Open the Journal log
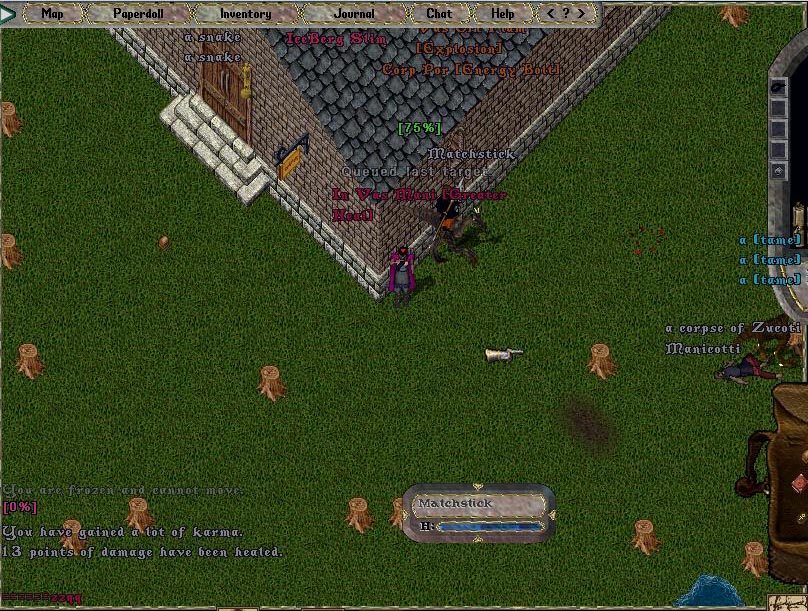Image resolution: width=808 pixels, height=611 pixels. (x=354, y=14)
